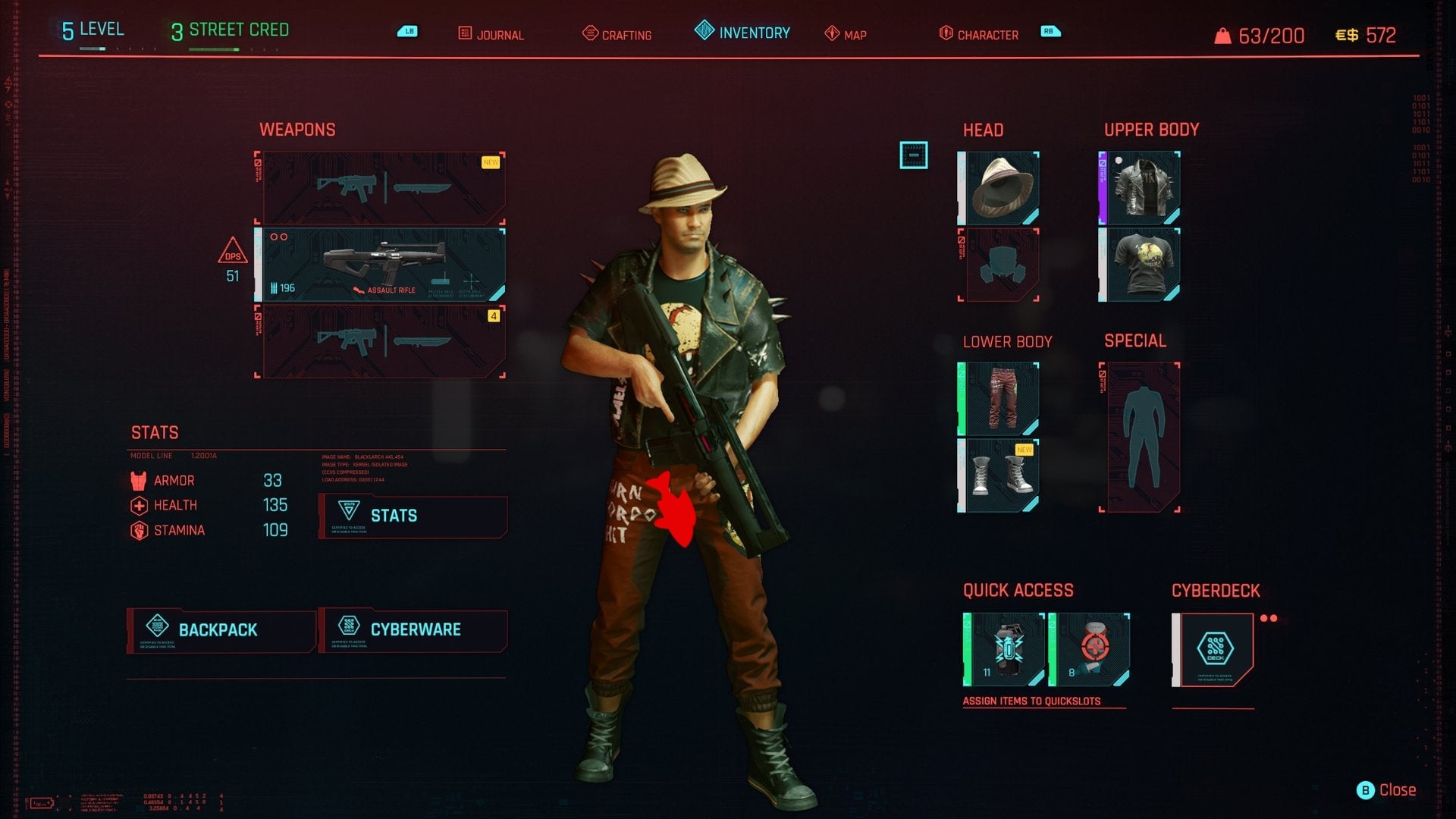
Task: Choose the red pants lower body slot
Action: (x=999, y=399)
